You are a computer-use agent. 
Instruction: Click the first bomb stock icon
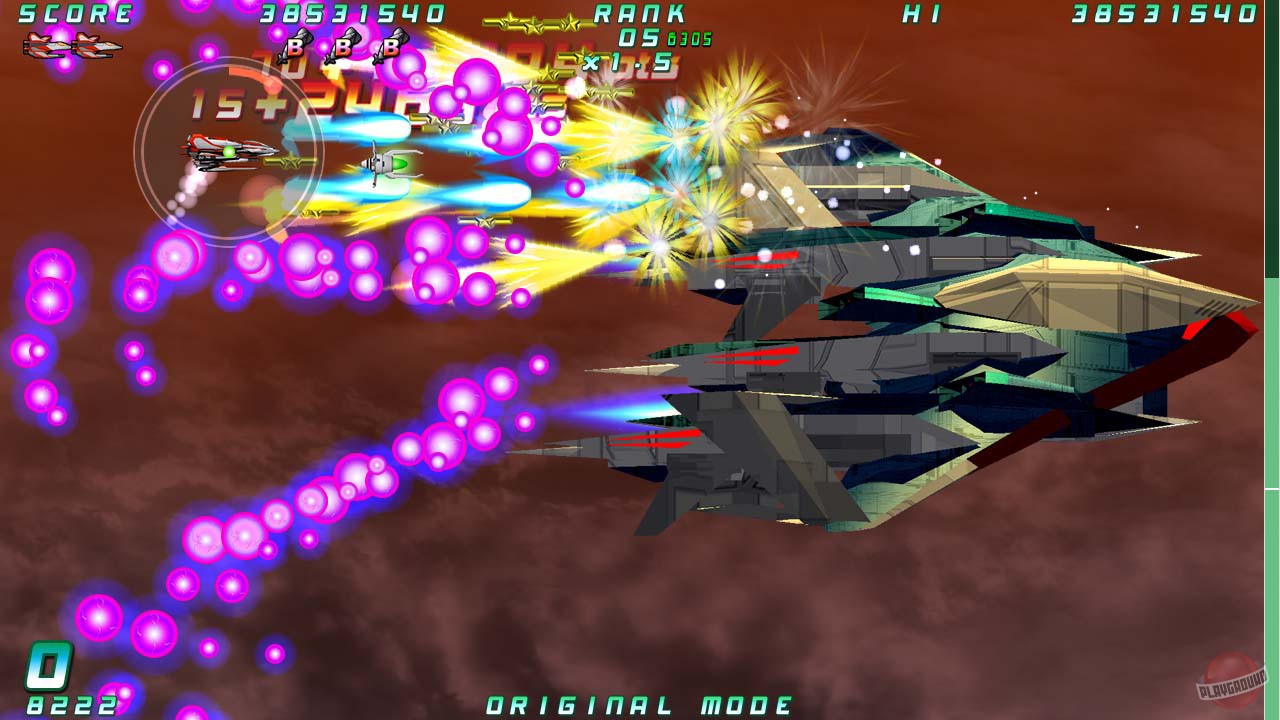click(x=294, y=45)
